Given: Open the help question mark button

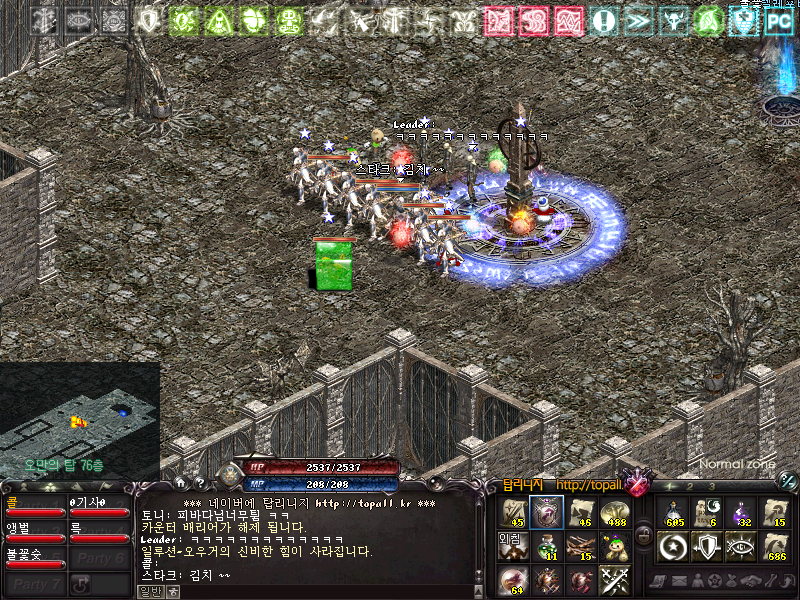Looking at the screenshot, I should pos(199,481).
